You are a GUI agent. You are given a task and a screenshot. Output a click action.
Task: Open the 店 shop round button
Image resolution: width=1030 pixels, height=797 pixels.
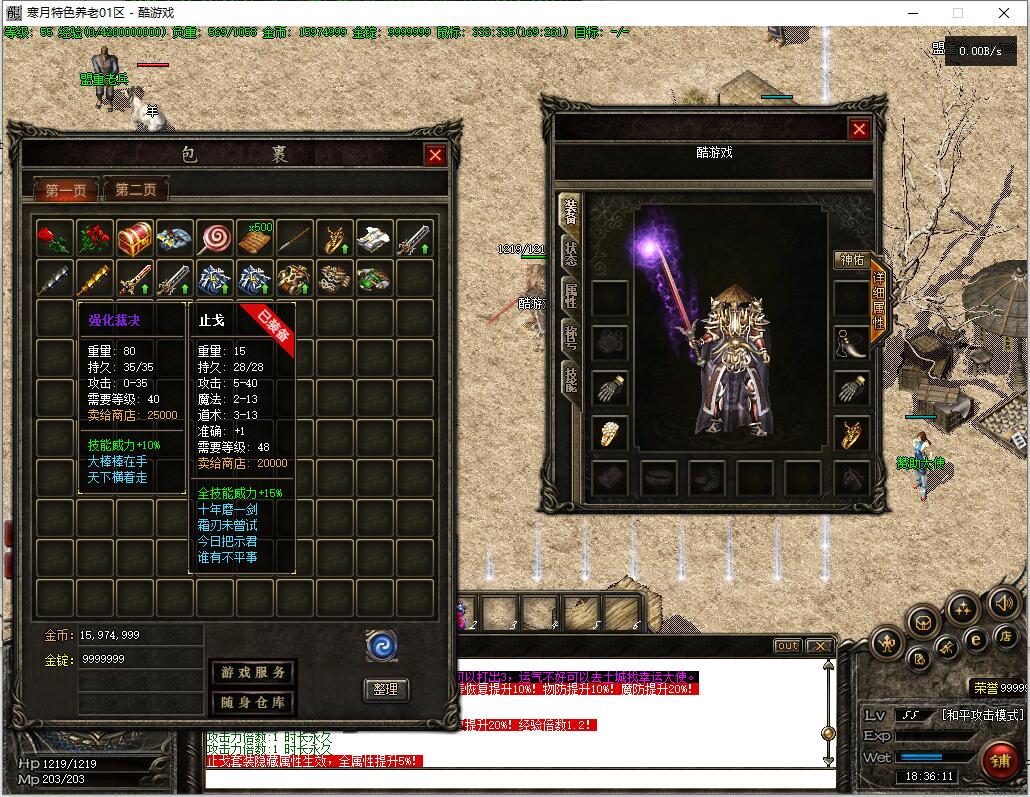pyautogui.click(x=1005, y=636)
